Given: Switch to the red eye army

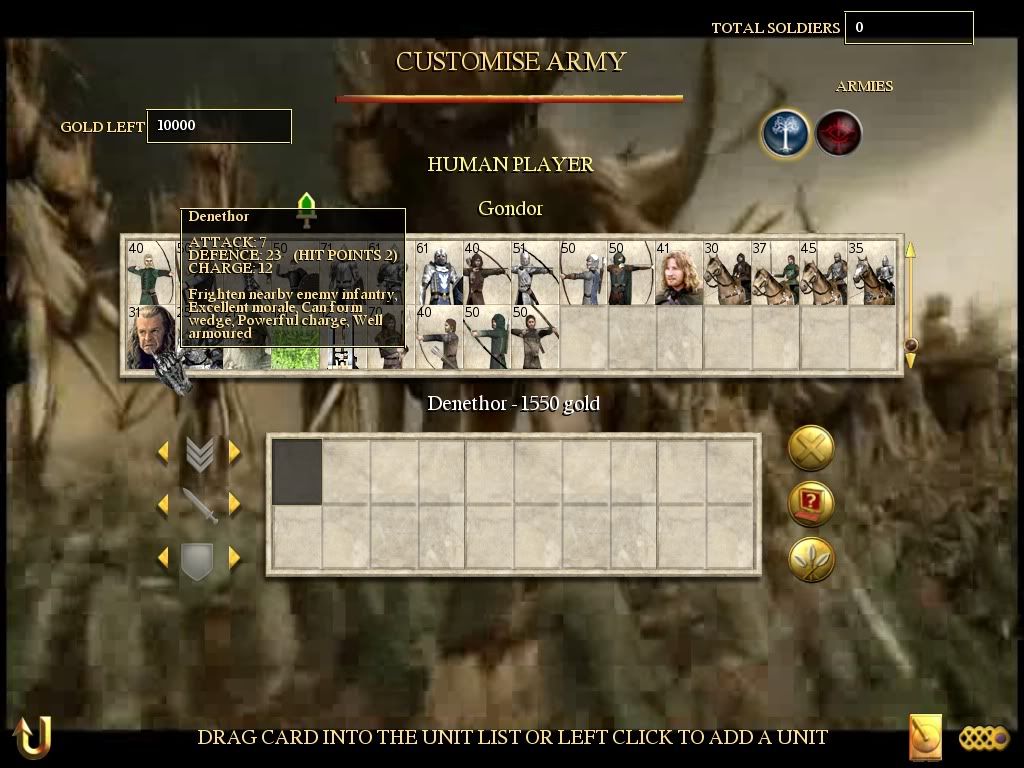Looking at the screenshot, I should pyautogui.click(x=838, y=134).
